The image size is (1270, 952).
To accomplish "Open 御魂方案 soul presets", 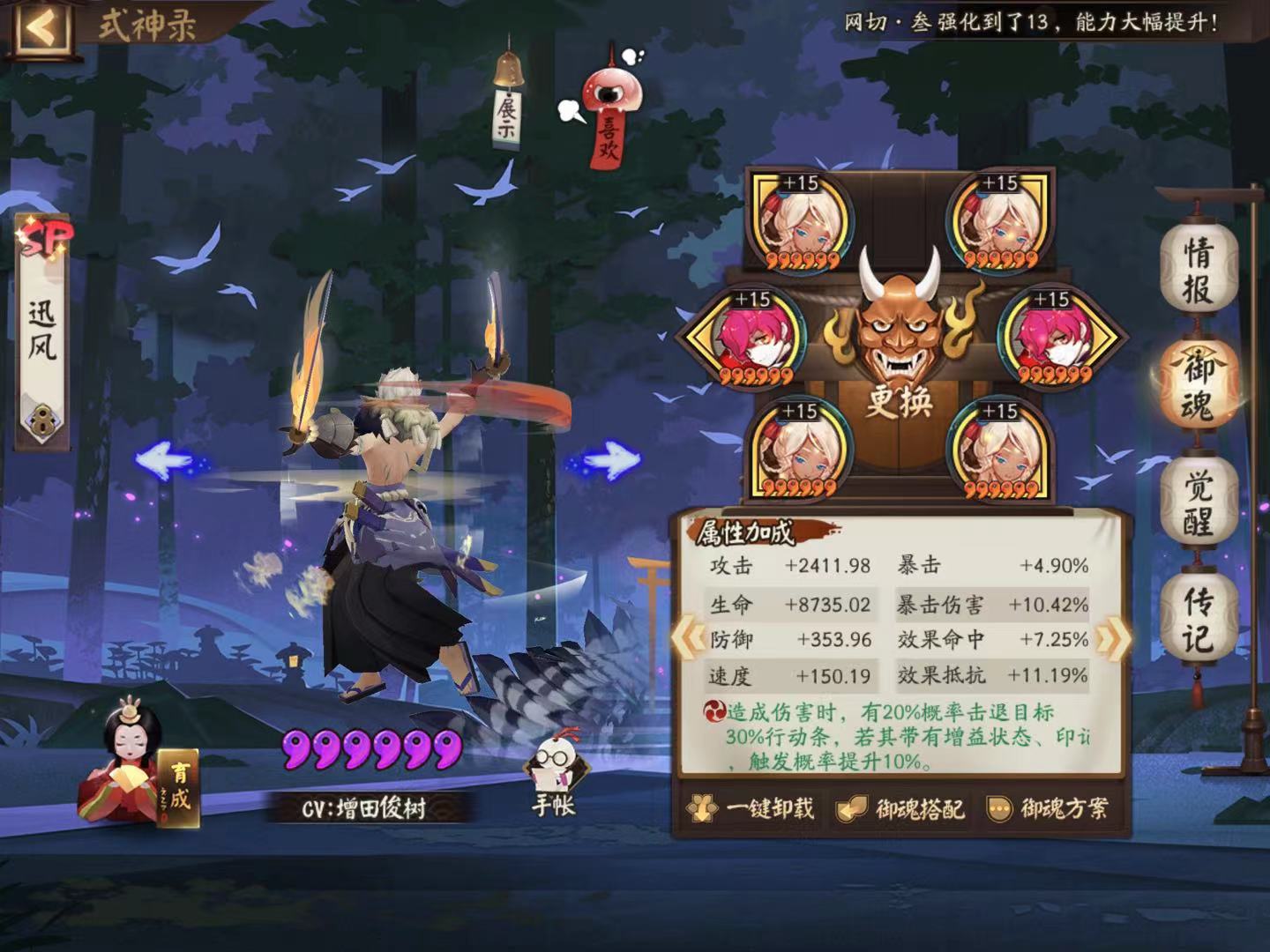I will [x=1048, y=808].
